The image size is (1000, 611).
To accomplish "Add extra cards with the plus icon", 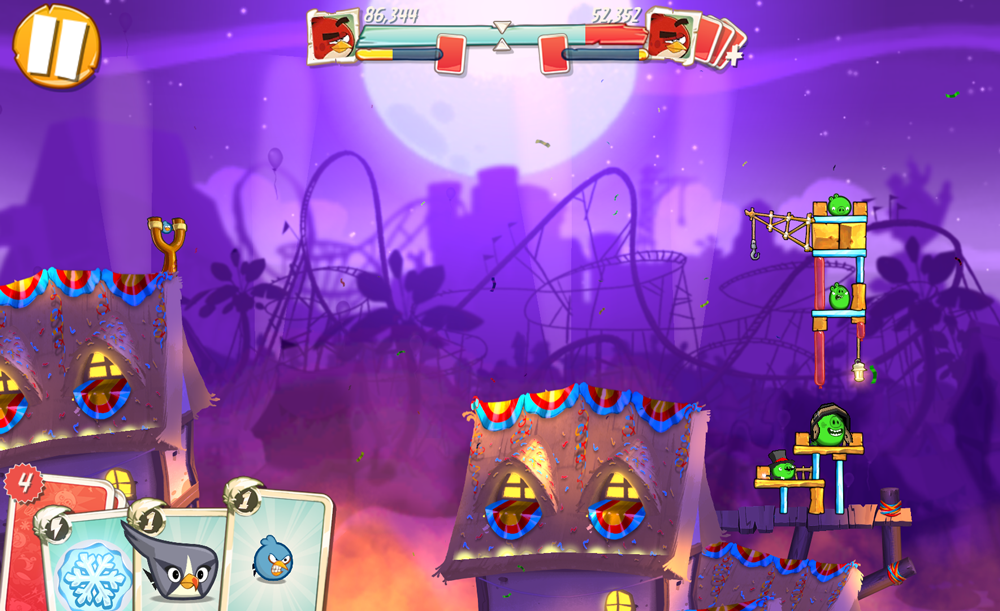I will pos(733,56).
